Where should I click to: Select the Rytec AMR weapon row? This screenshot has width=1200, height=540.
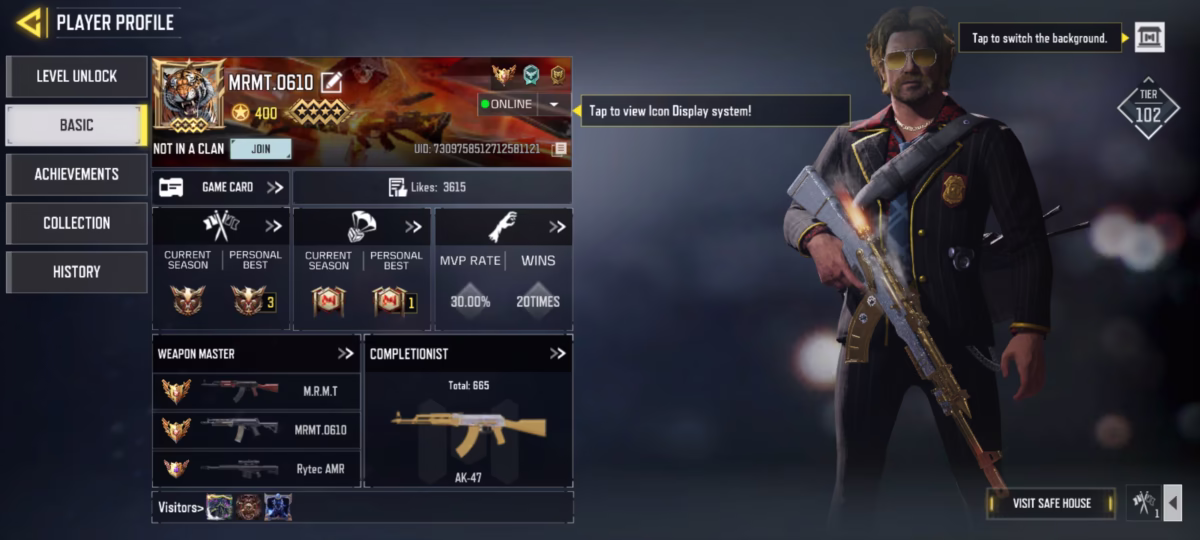pos(256,468)
